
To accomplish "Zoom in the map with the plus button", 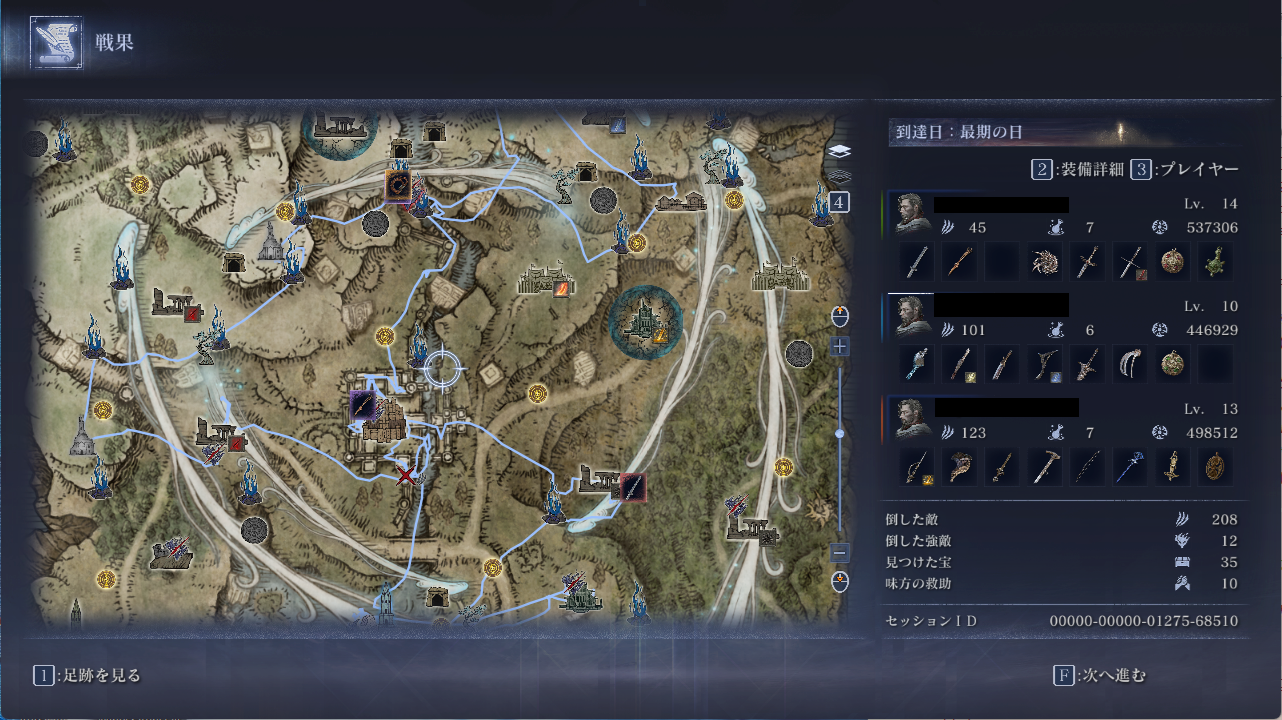I will pyautogui.click(x=840, y=346).
